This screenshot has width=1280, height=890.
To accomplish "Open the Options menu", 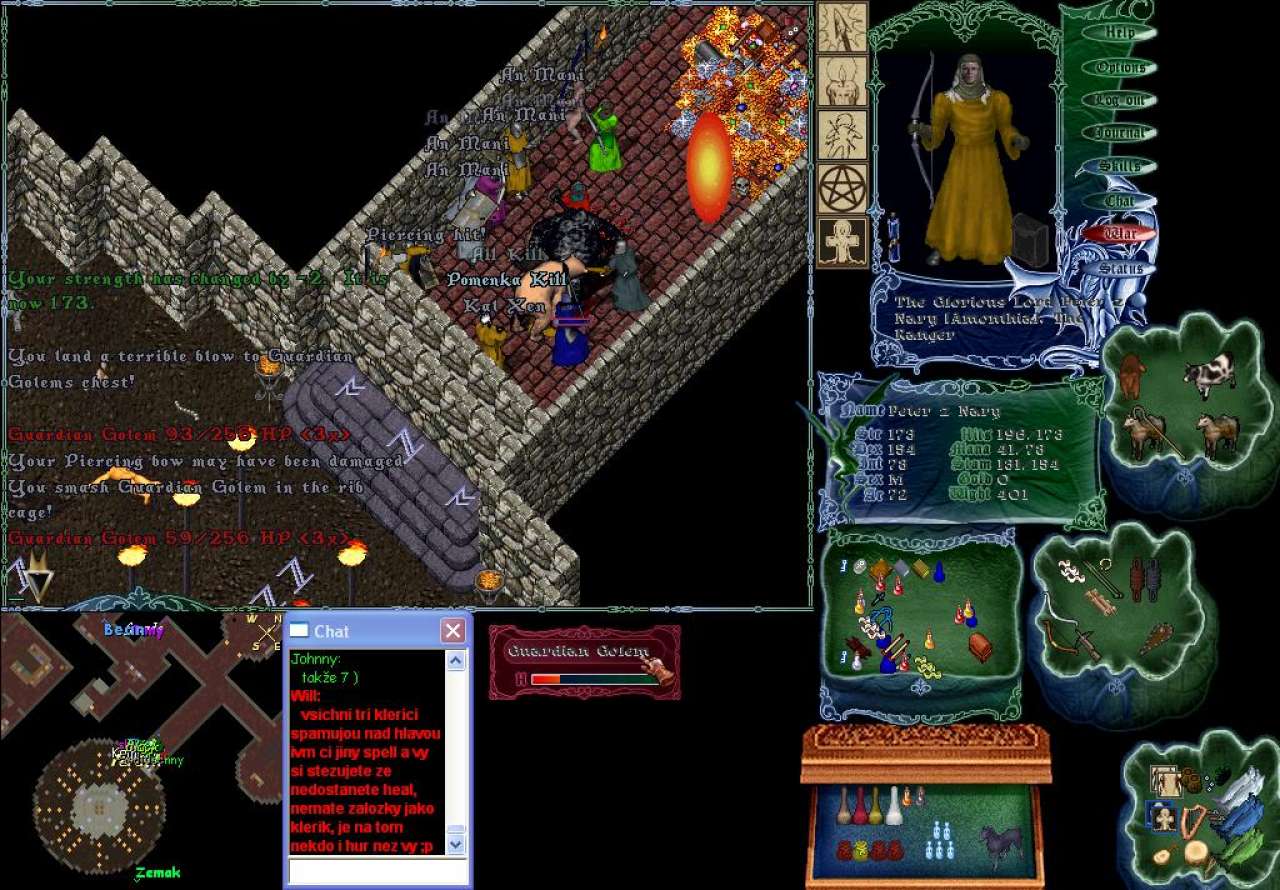I will (1119, 68).
